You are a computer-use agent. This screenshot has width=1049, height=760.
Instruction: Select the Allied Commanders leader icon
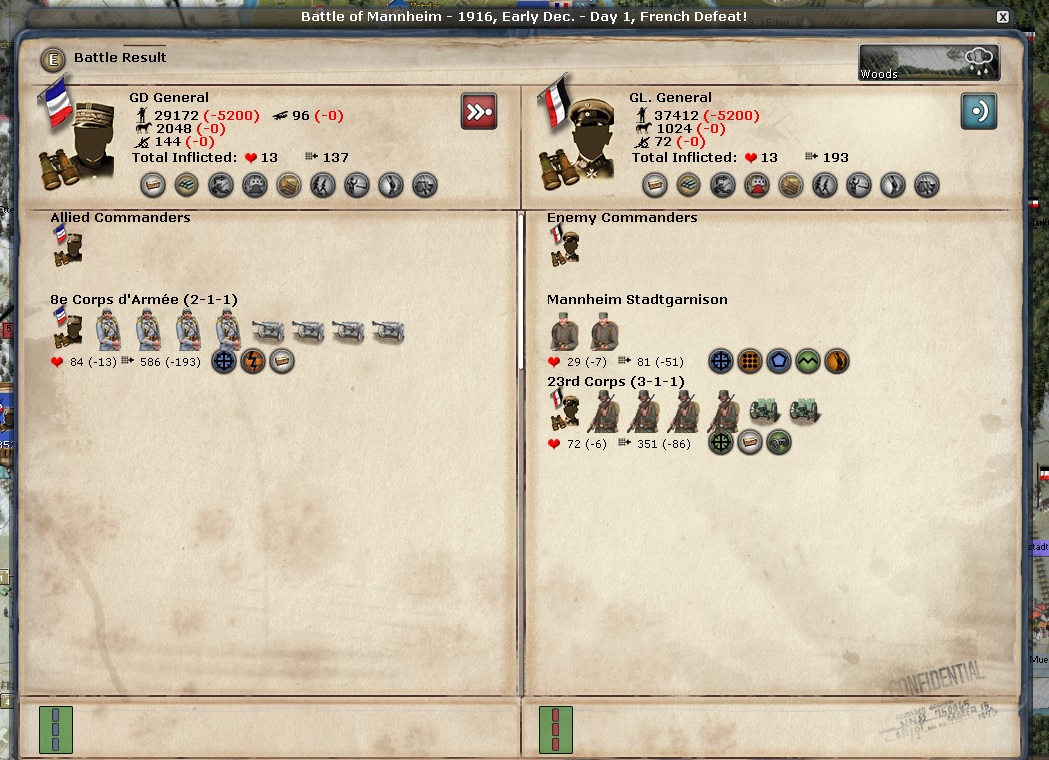click(67, 246)
